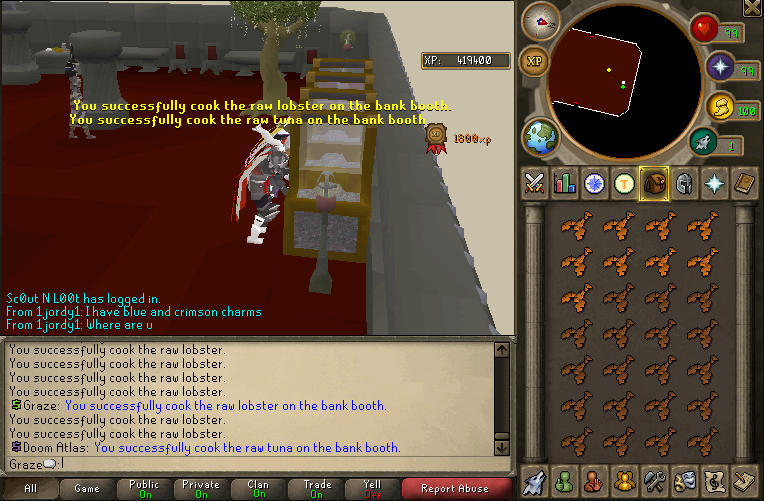Select the Game chat filter
This screenshot has width=764, height=501.
click(87, 489)
